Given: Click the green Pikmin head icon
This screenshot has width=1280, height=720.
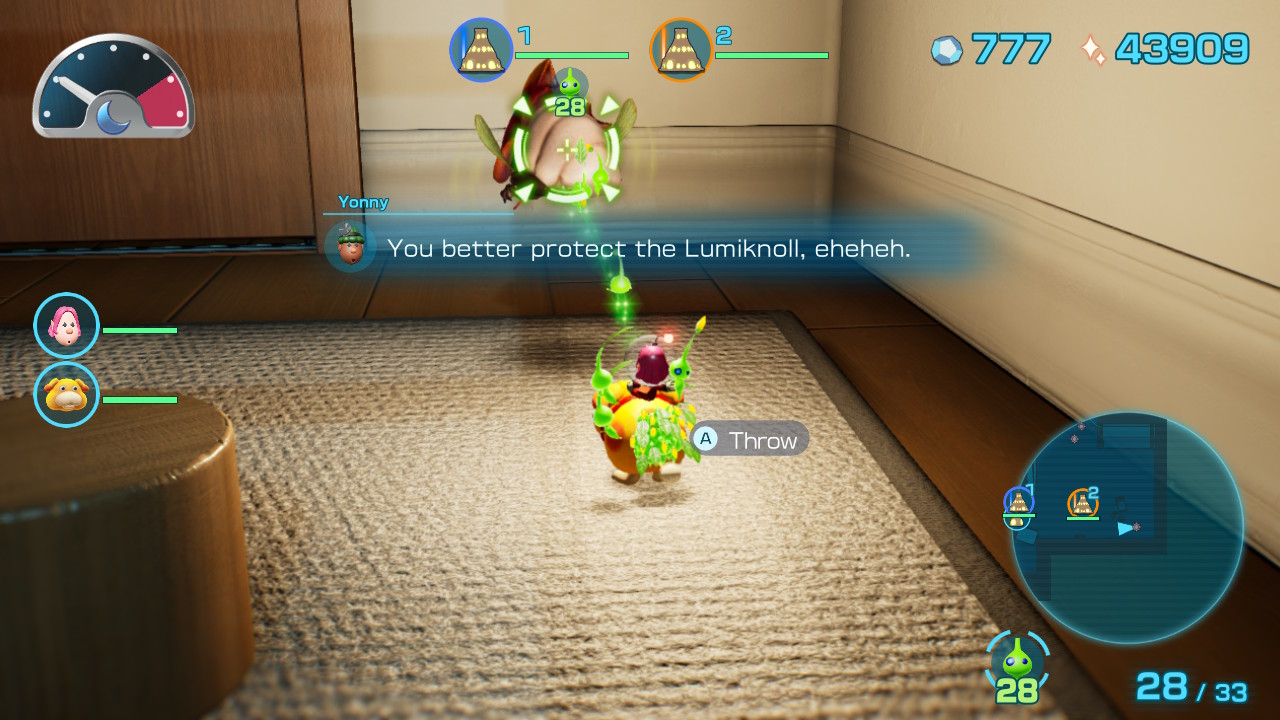Looking at the screenshot, I should [1019, 661].
